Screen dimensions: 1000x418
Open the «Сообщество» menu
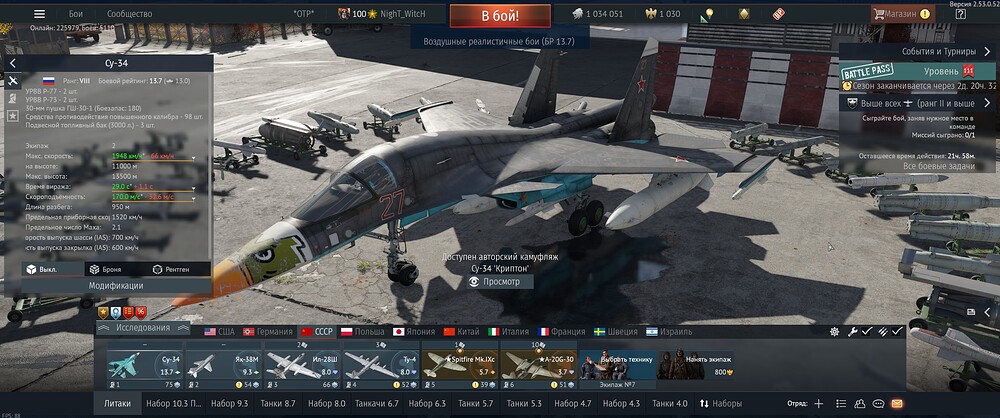(x=129, y=14)
